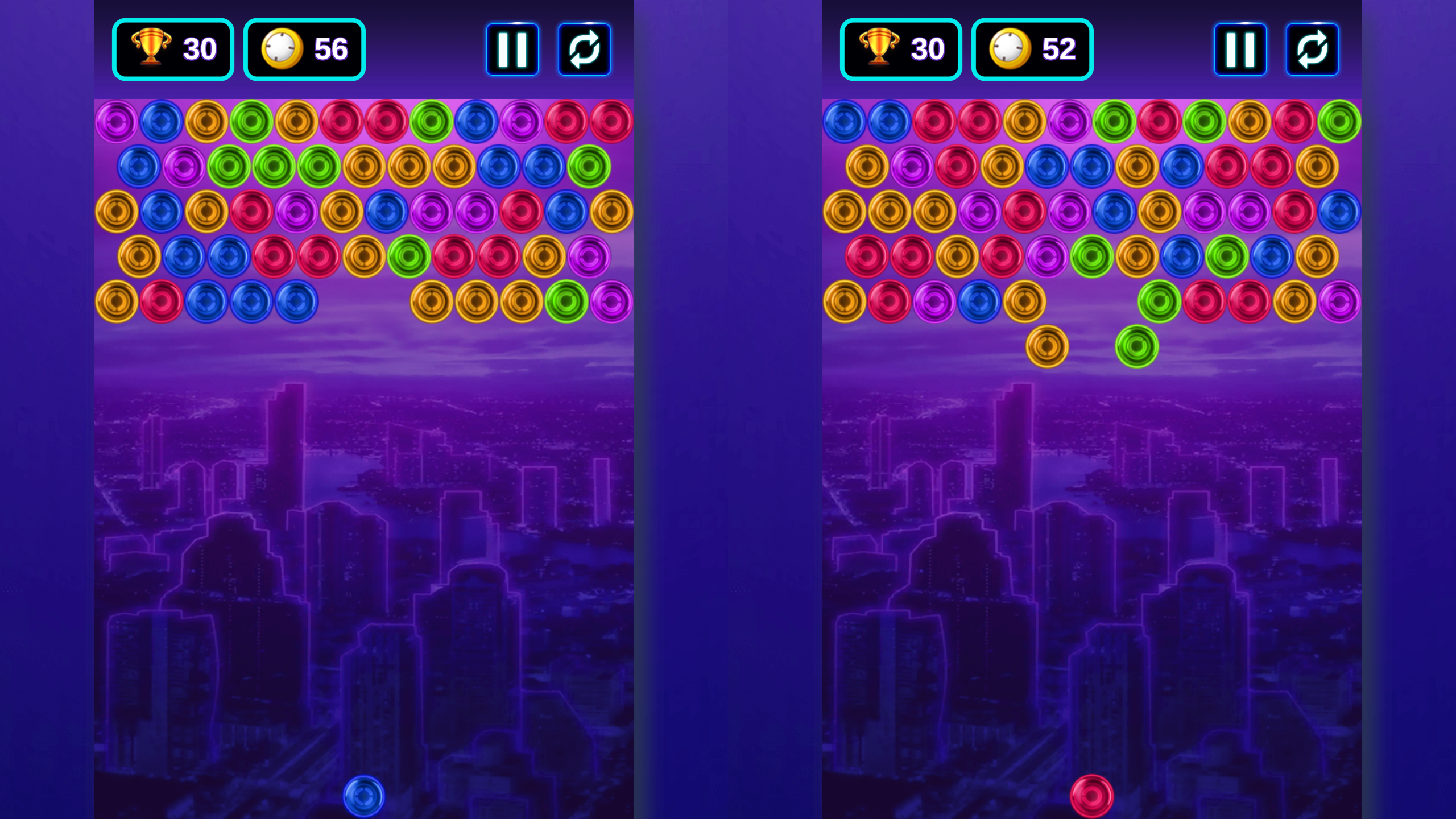
Task: Pause the right game with the pause icon
Action: click(x=1240, y=48)
